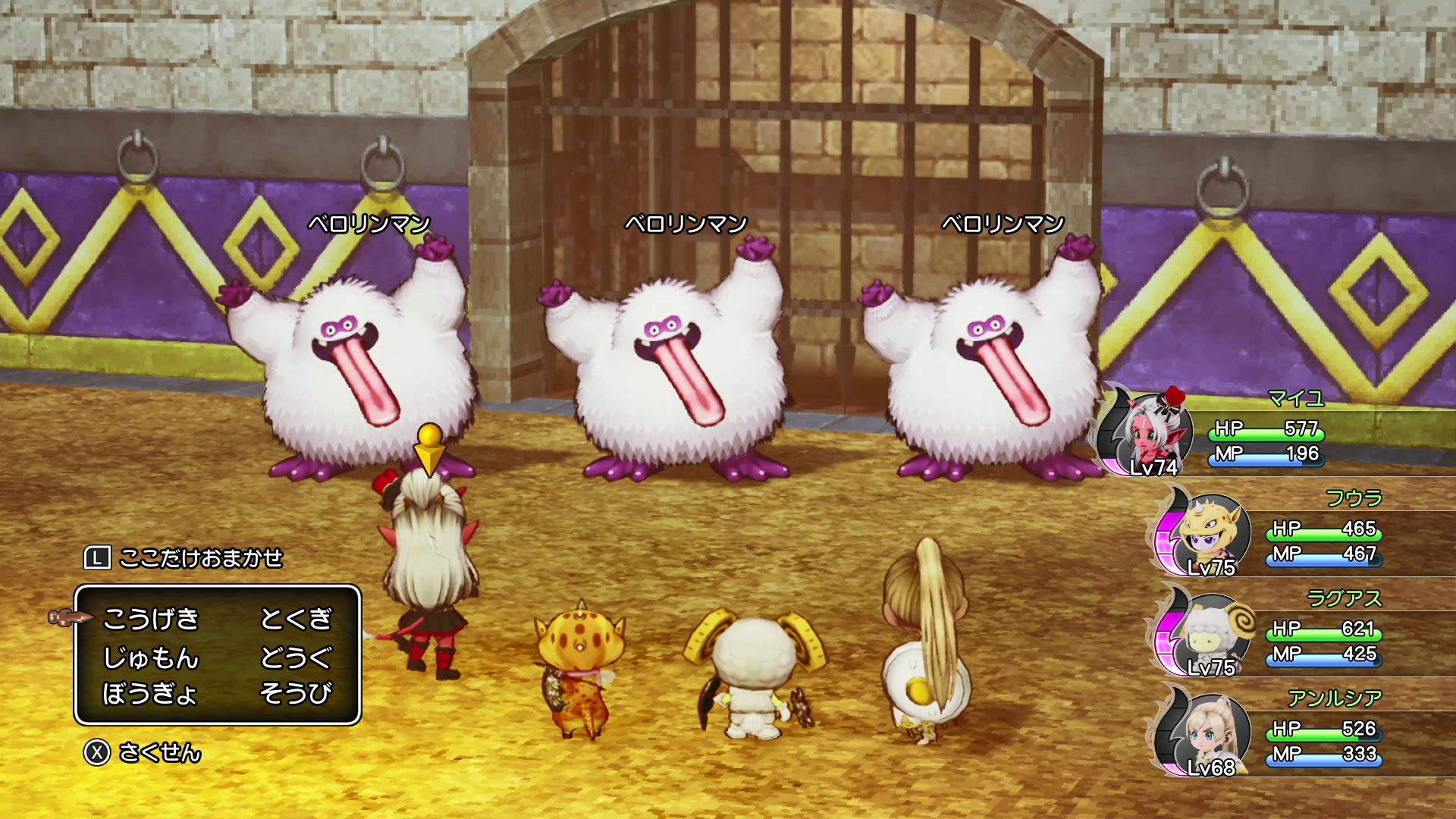Screen dimensions: 1456x819
Task: Open the どうぐ (Items) command
Action: [x=296, y=657]
